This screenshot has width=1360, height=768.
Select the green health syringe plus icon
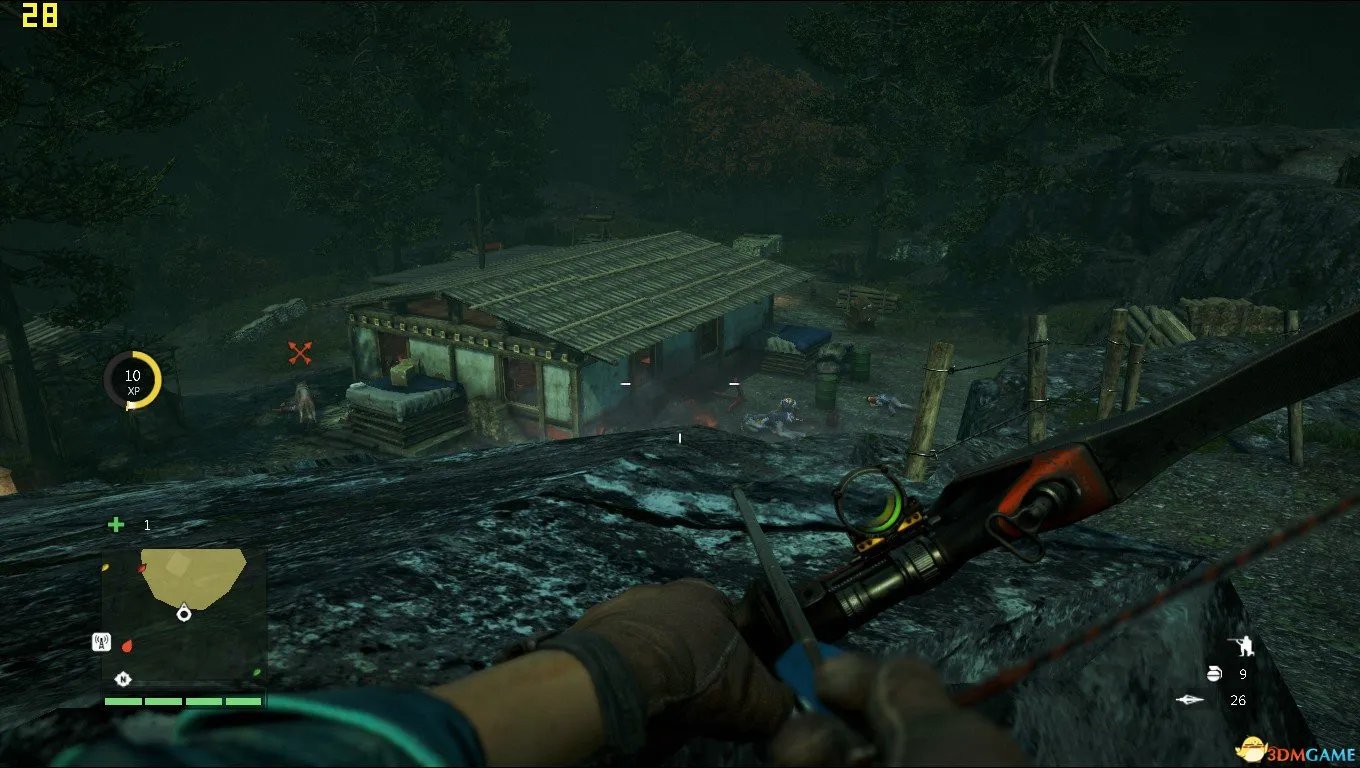click(116, 525)
